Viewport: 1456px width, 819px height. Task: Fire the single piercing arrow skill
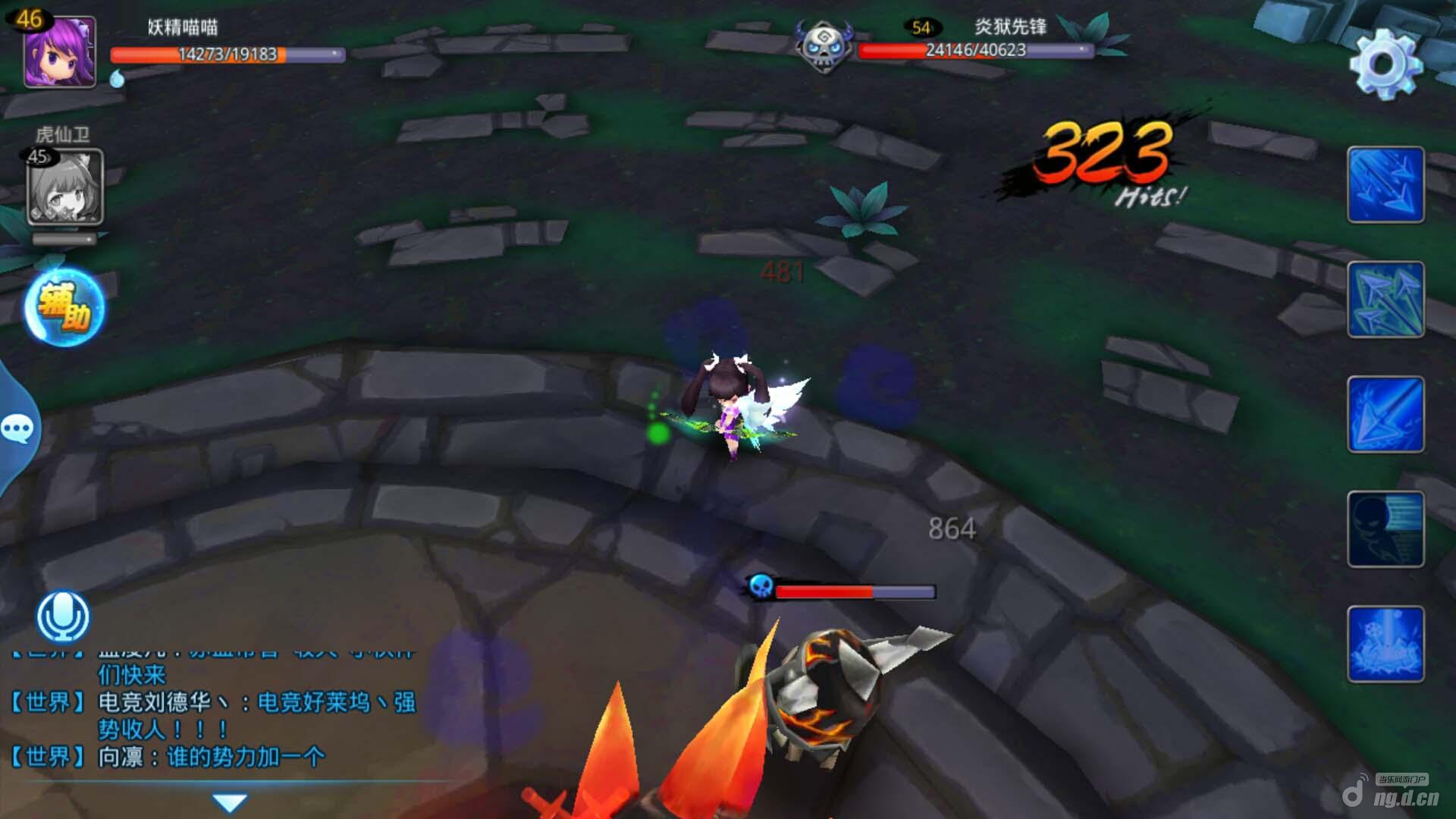coord(1385,415)
